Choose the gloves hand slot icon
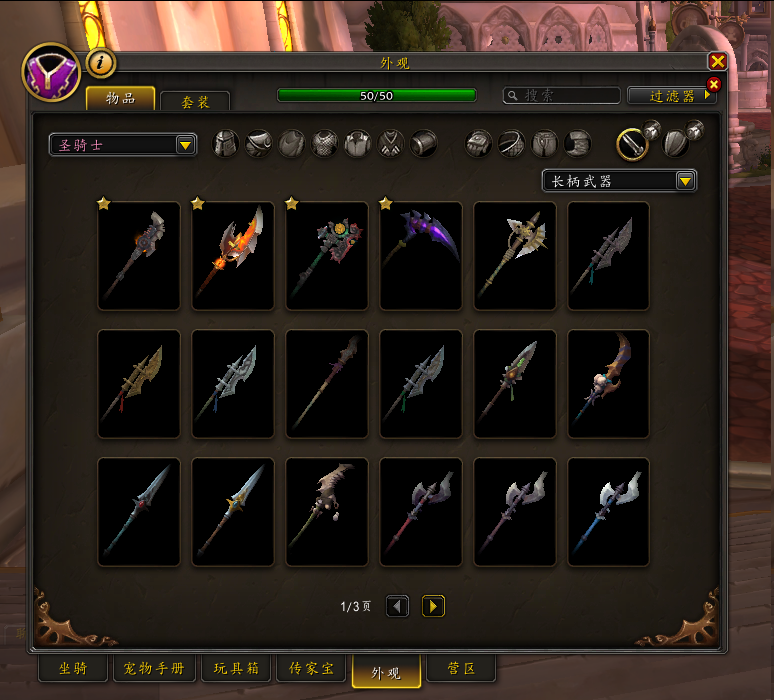 click(x=479, y=144)
